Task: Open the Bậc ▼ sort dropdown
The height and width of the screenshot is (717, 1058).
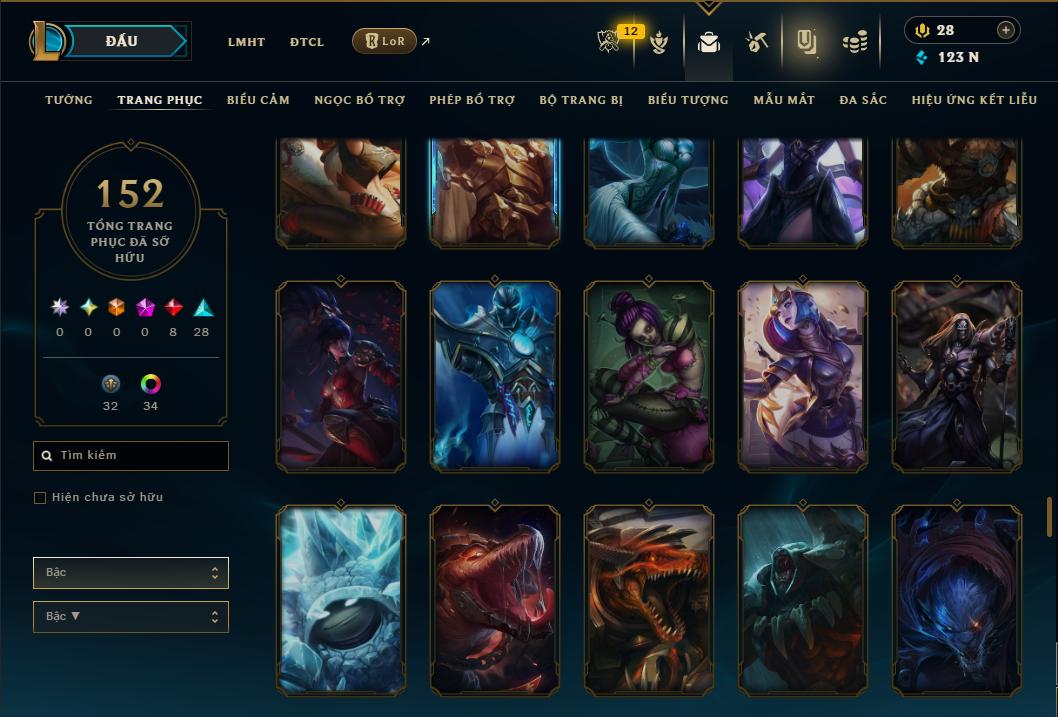Action: [x=131, y=617]
